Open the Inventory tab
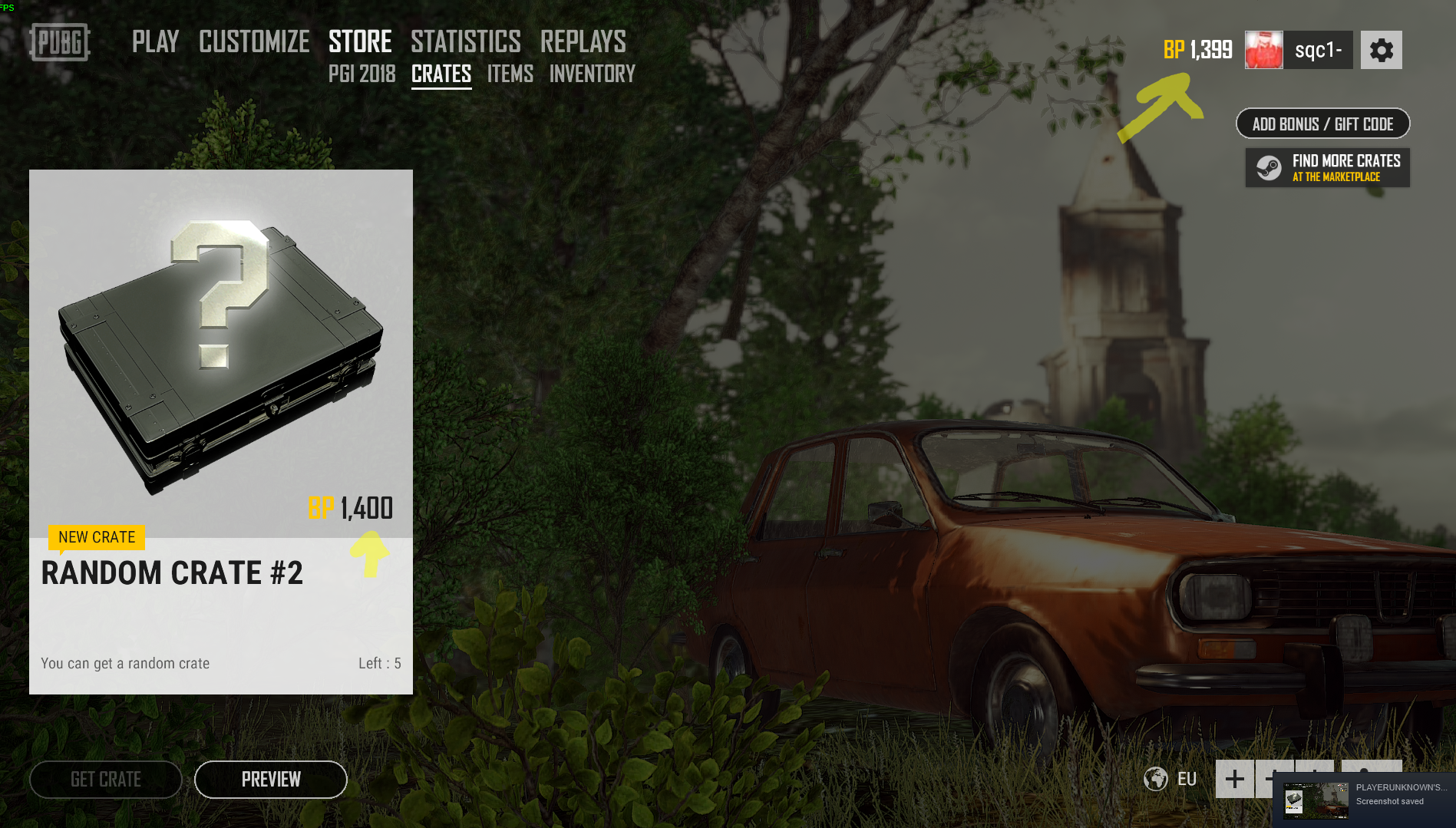1456x828 pixels. (592, 74)
